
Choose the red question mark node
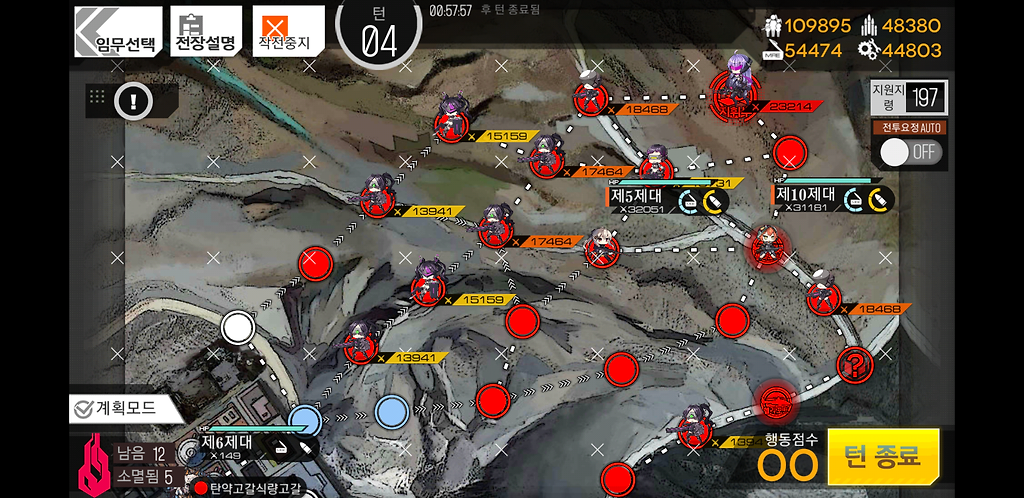[855, 363]
